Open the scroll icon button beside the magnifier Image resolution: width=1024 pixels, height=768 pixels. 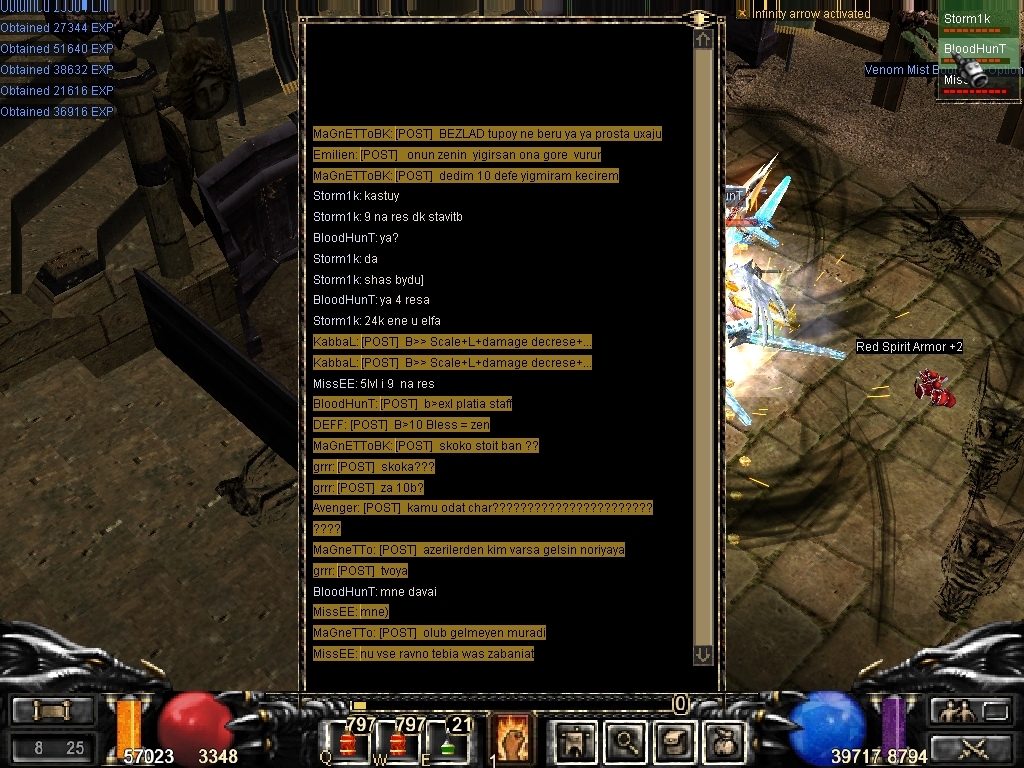(x=675, y=741)
